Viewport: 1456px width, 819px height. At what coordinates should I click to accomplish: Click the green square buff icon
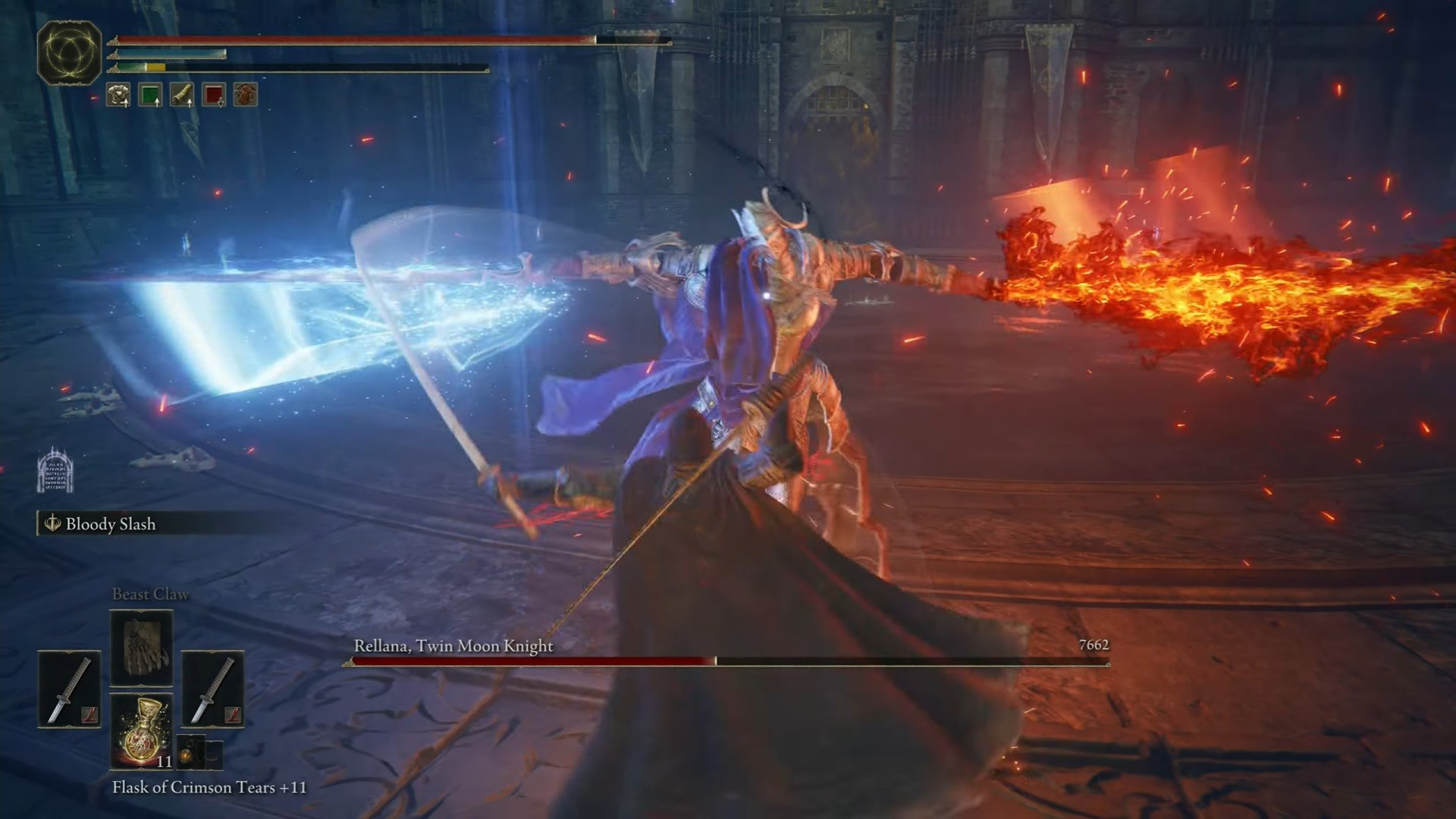[150, 95]
